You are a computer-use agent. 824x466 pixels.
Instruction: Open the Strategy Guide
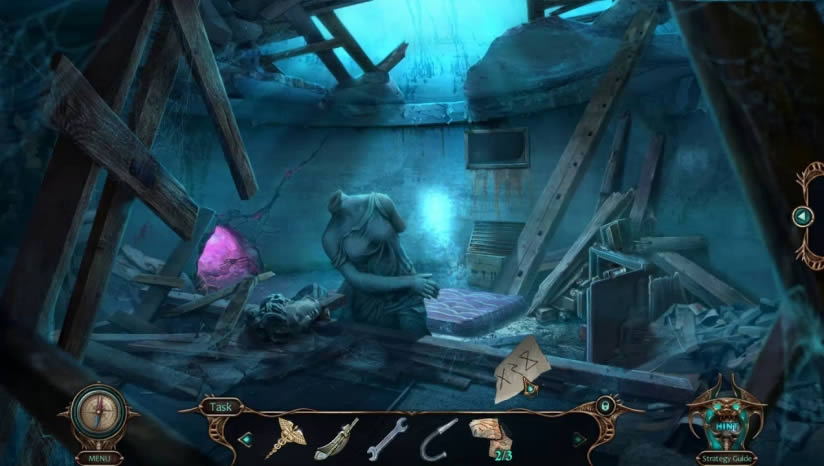[x=726, y=457]
